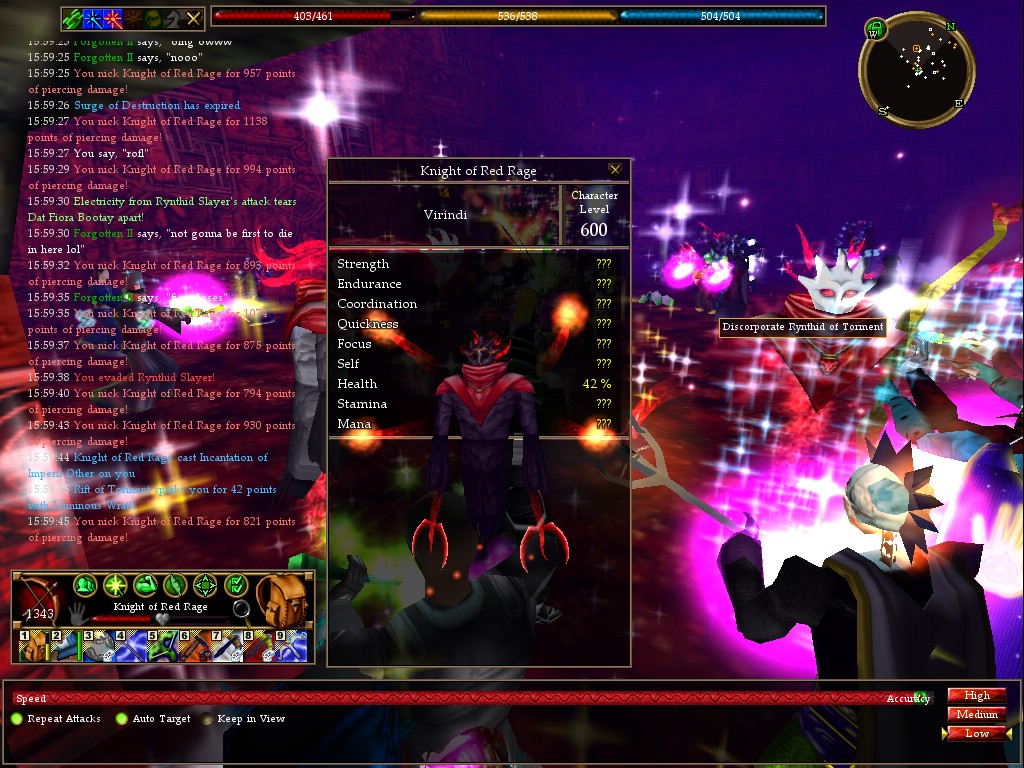Use shortcut slot 1 backpack item
This screenshot has width=1024, height=768.
32,646
